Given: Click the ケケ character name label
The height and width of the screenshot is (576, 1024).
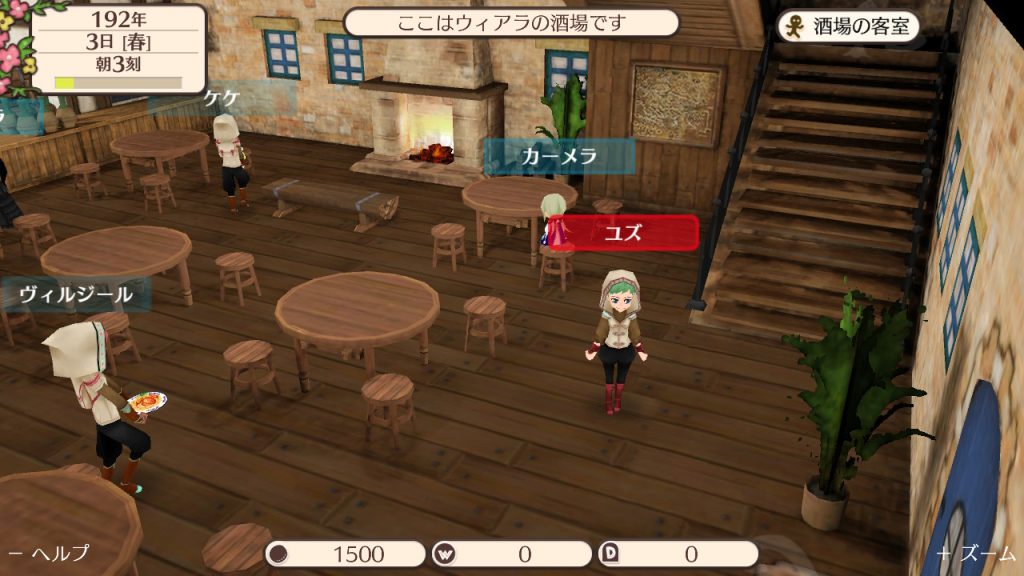Looking at the screenshot, I should pos(221,98).
